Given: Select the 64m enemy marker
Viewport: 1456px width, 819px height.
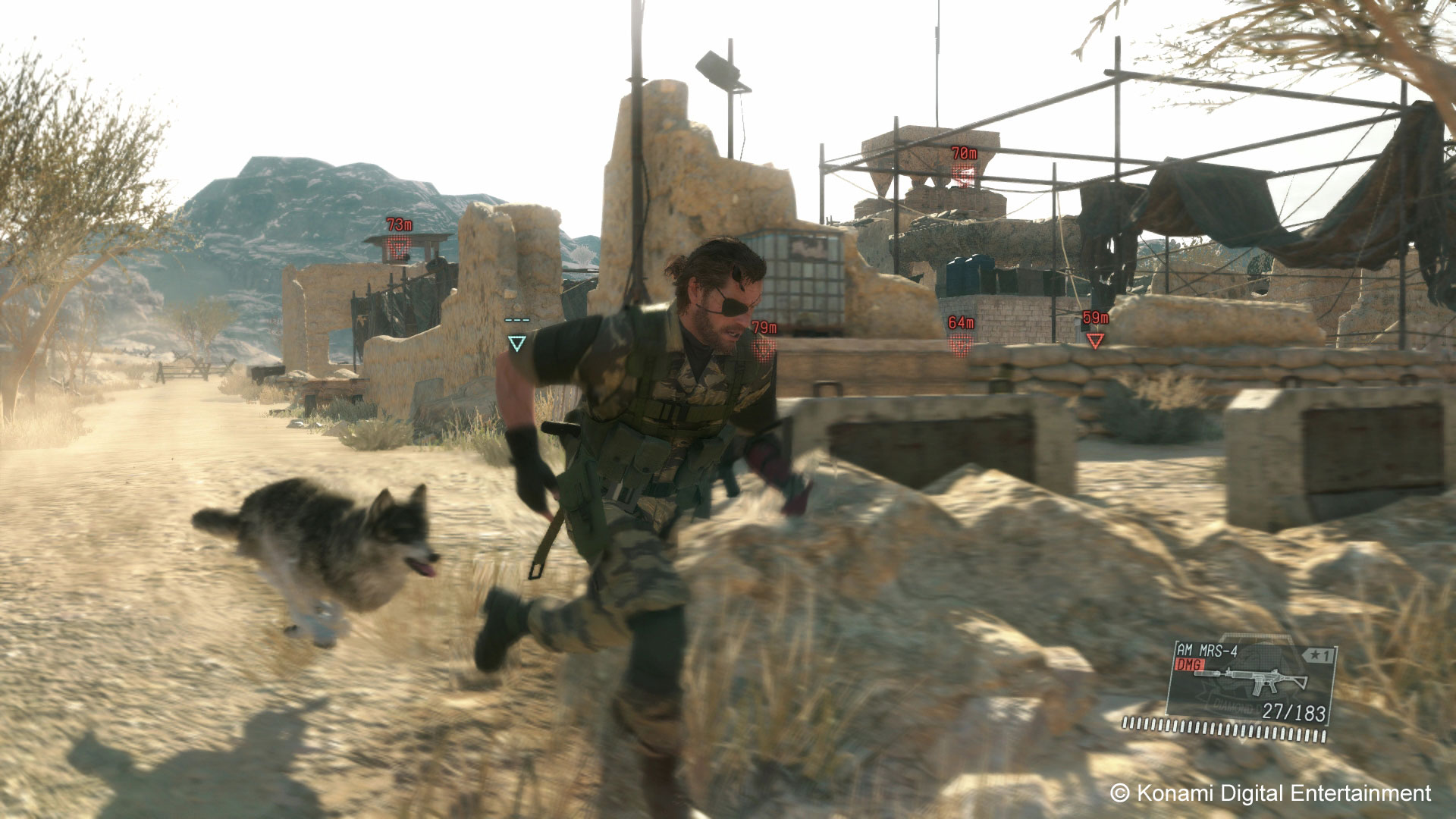Looking at the screenshot, I should point(961,344).
